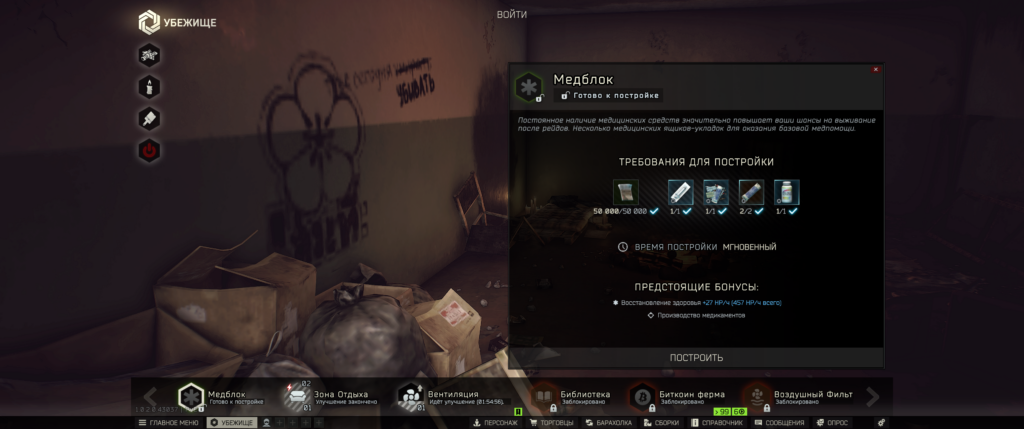Open the СПРАВОЧНИК handbook
This screenshot has height=429, width=1024.
(718, 423)
